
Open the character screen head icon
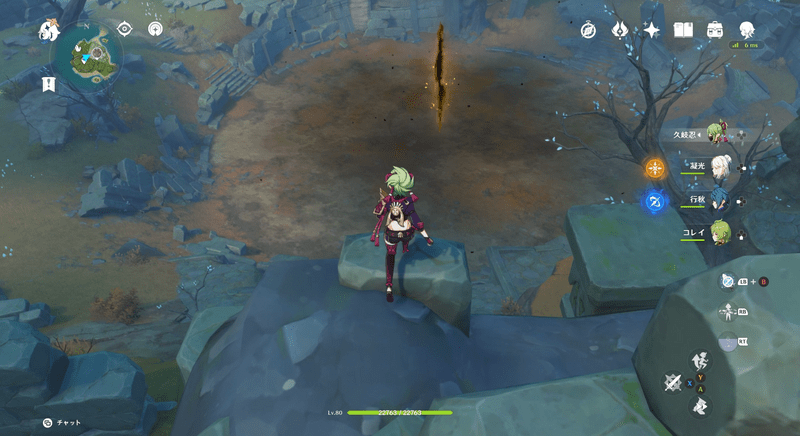point(746,30)
